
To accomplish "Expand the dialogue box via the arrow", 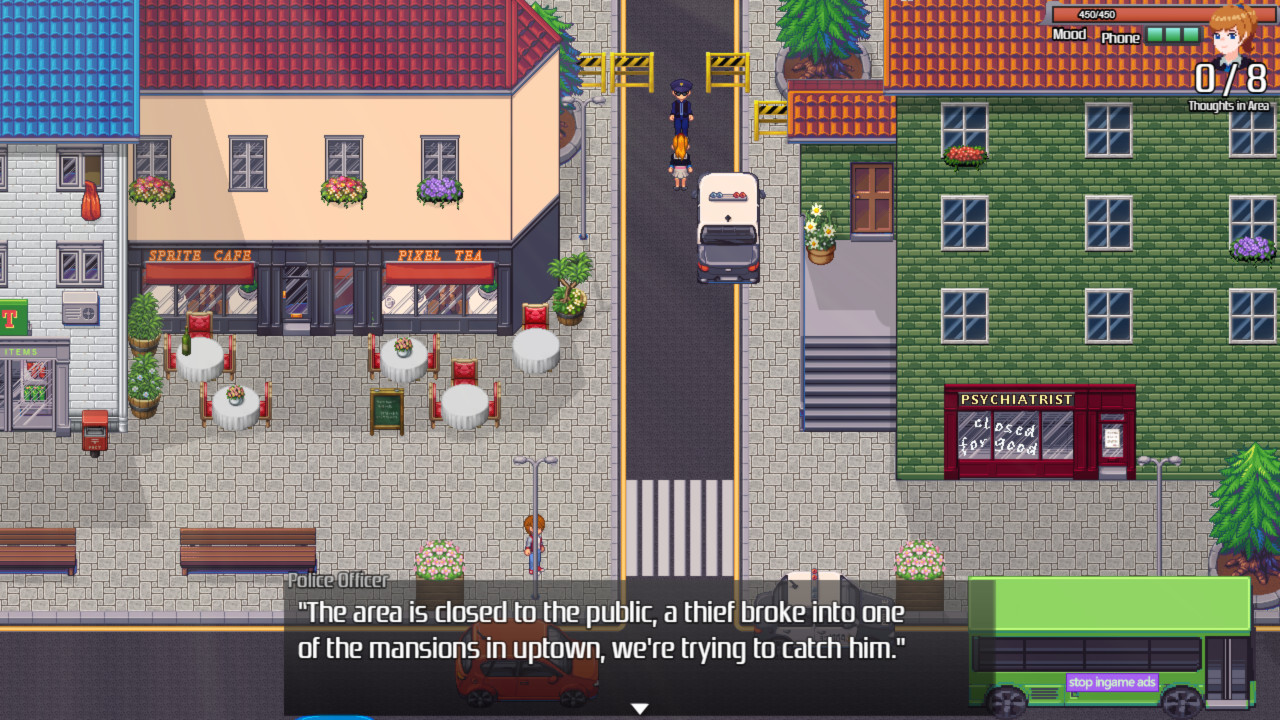I will click(x=639, y=706).
